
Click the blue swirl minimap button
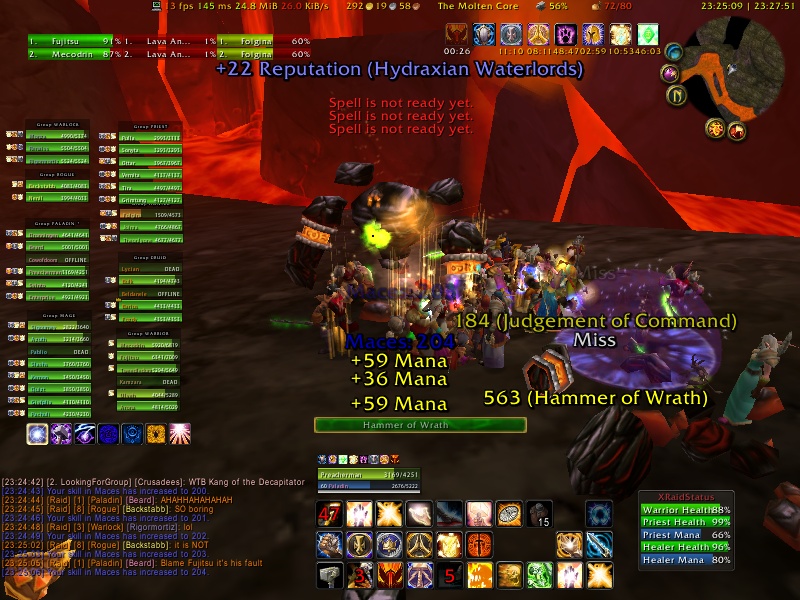(674, 52)
